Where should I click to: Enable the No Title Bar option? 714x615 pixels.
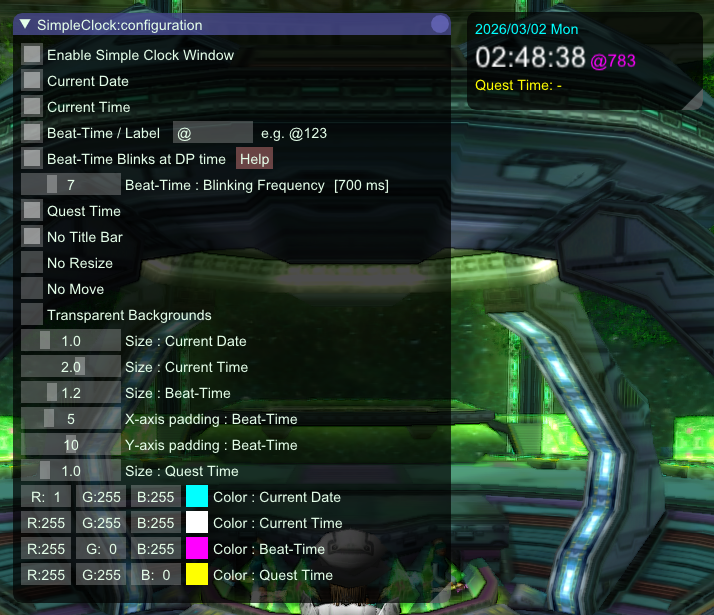(32, 237)
